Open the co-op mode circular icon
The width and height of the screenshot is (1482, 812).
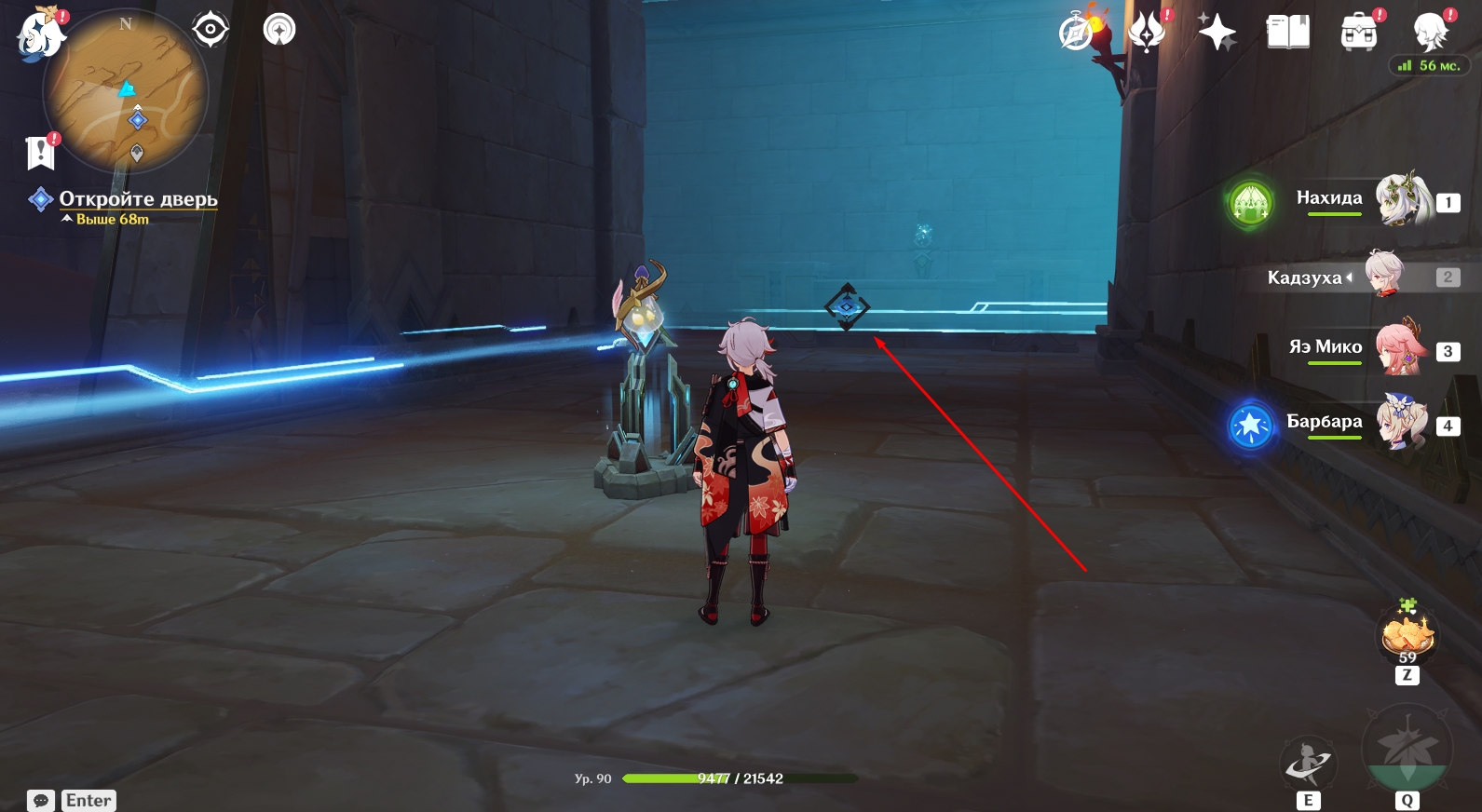pos(279,30)
